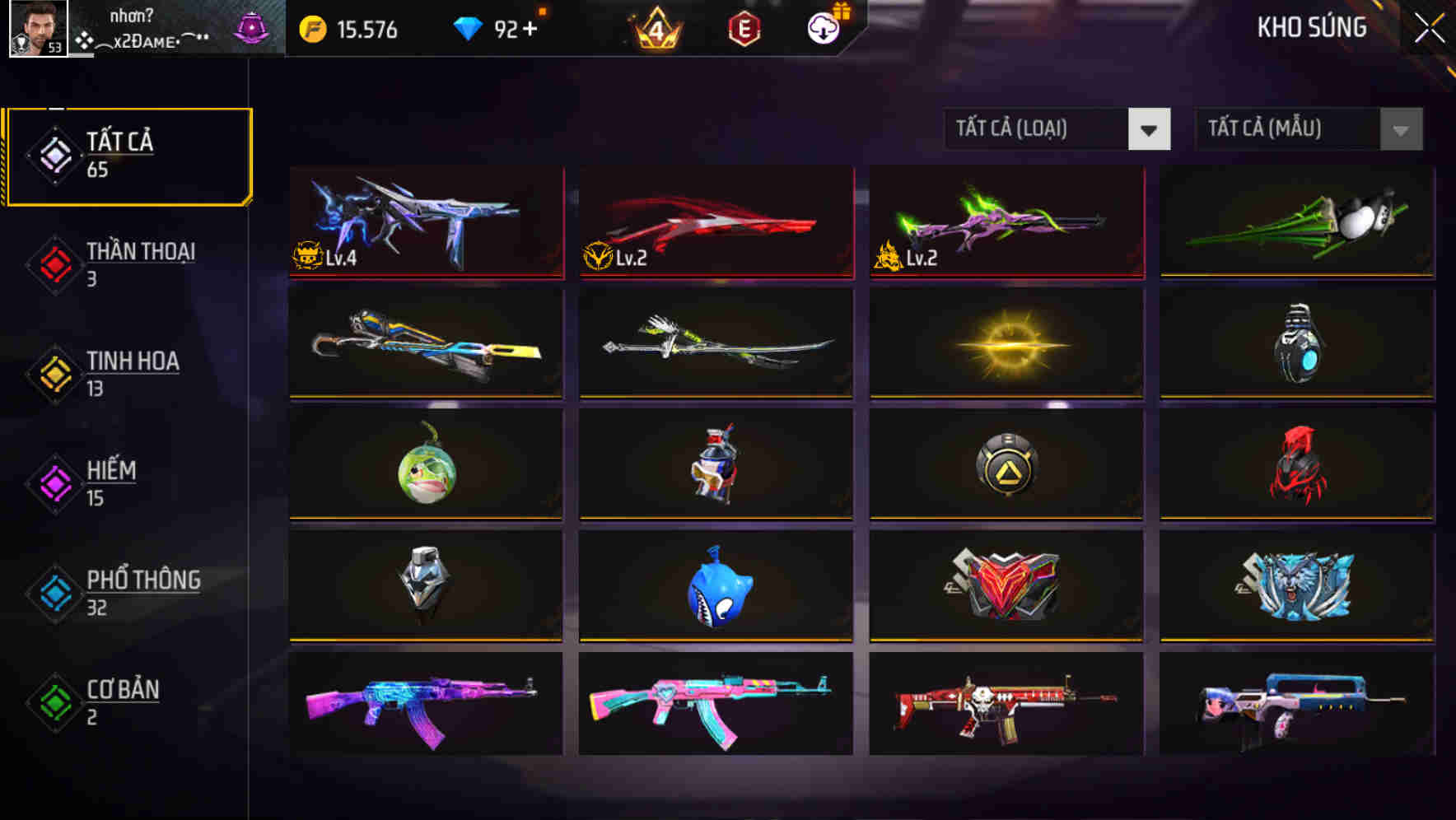Click the diamond currency icon
Screen dimensions: 1456x820
(468, 27)
